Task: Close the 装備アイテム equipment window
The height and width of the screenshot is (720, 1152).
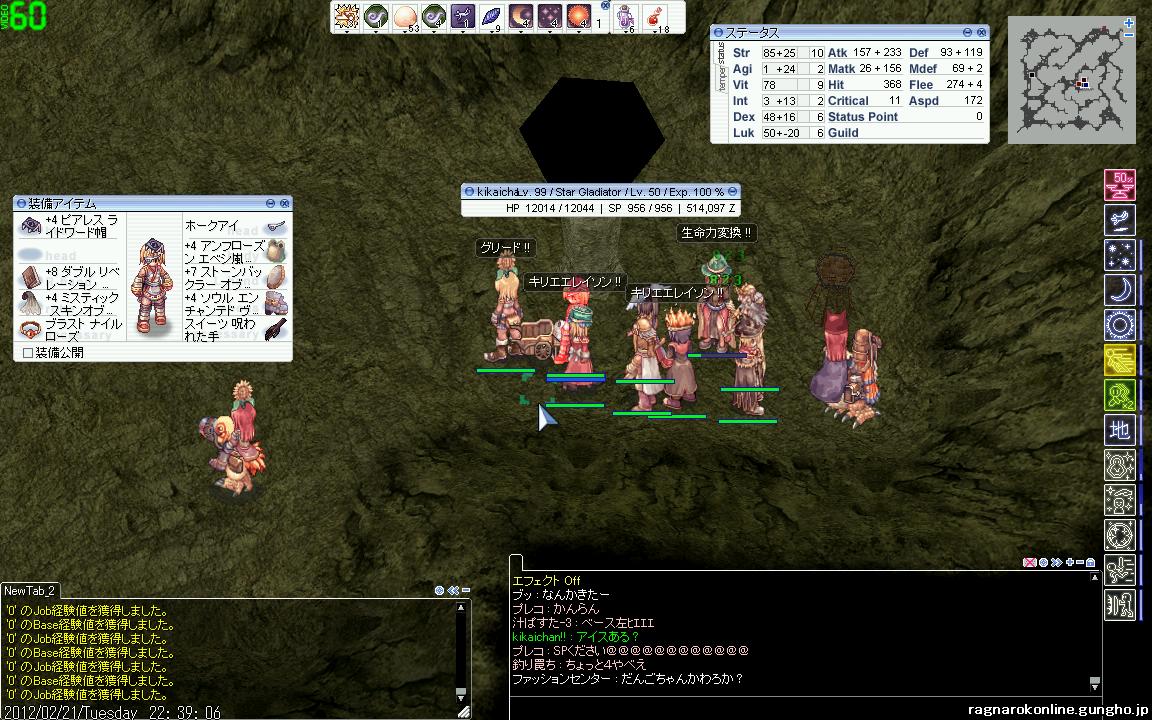Action: coord(285,202)
